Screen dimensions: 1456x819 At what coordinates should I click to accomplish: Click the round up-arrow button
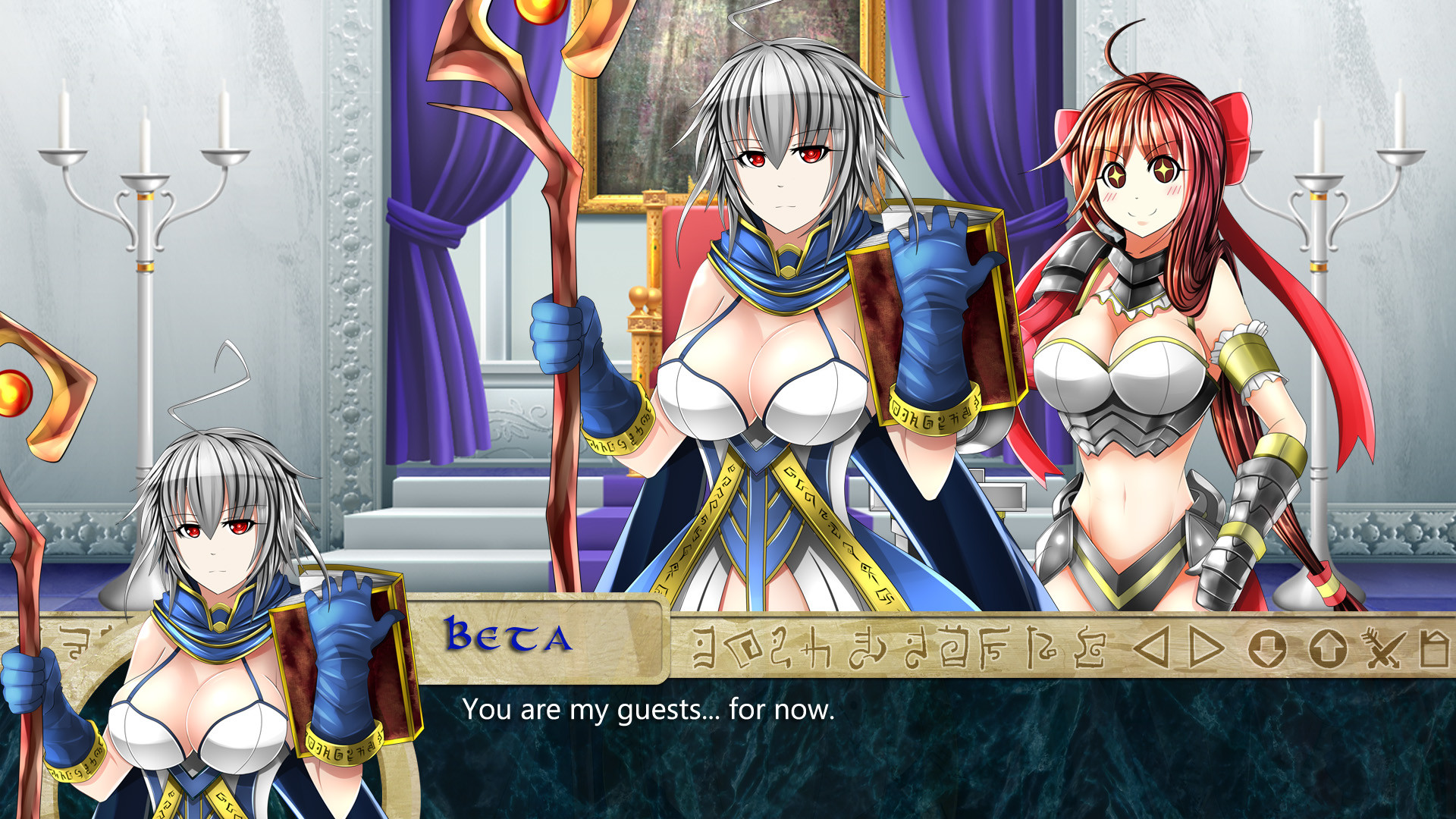1327,649
